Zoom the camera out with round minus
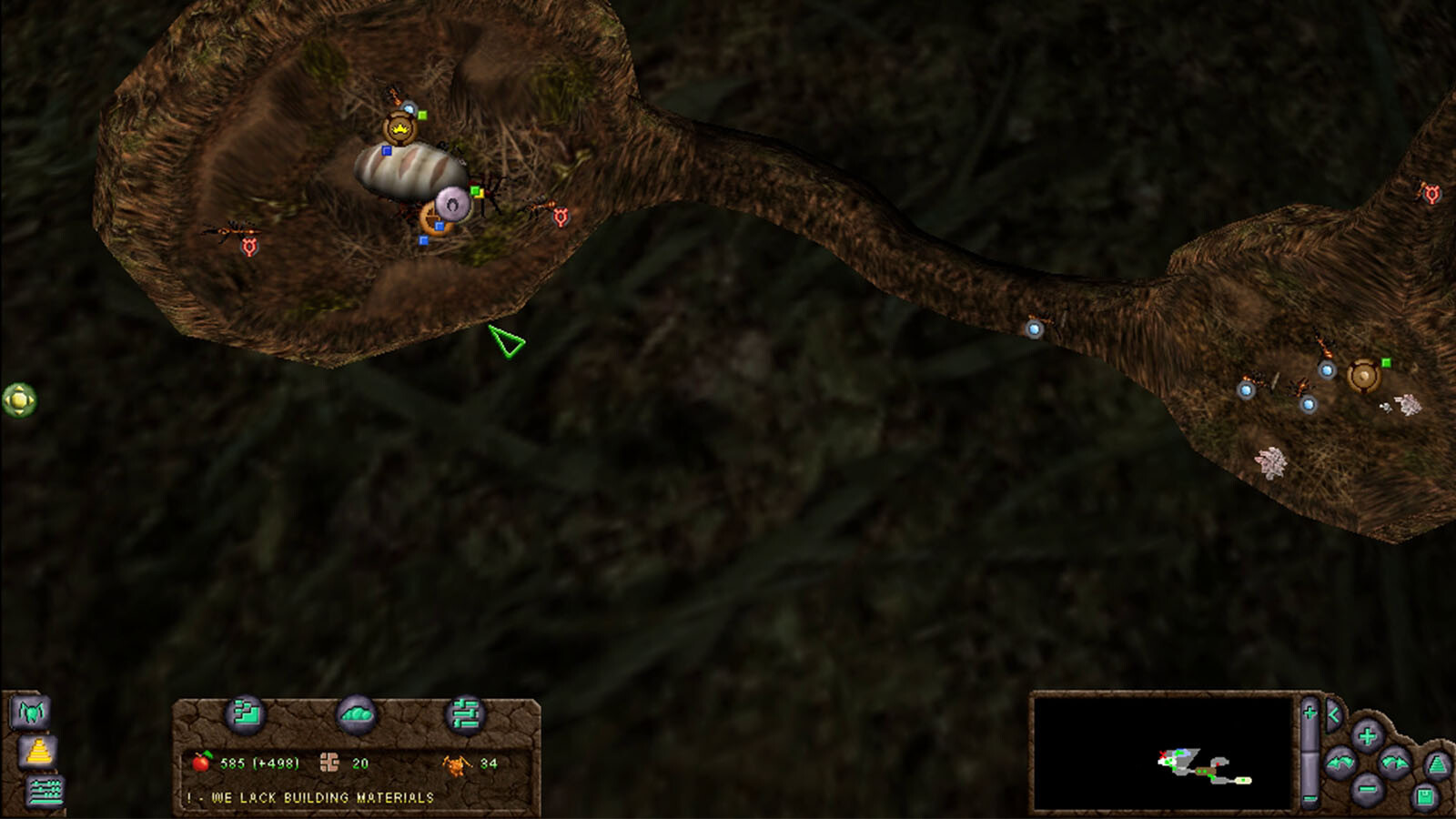Screen dimensions: 1456x819 tap(1366, 788)
